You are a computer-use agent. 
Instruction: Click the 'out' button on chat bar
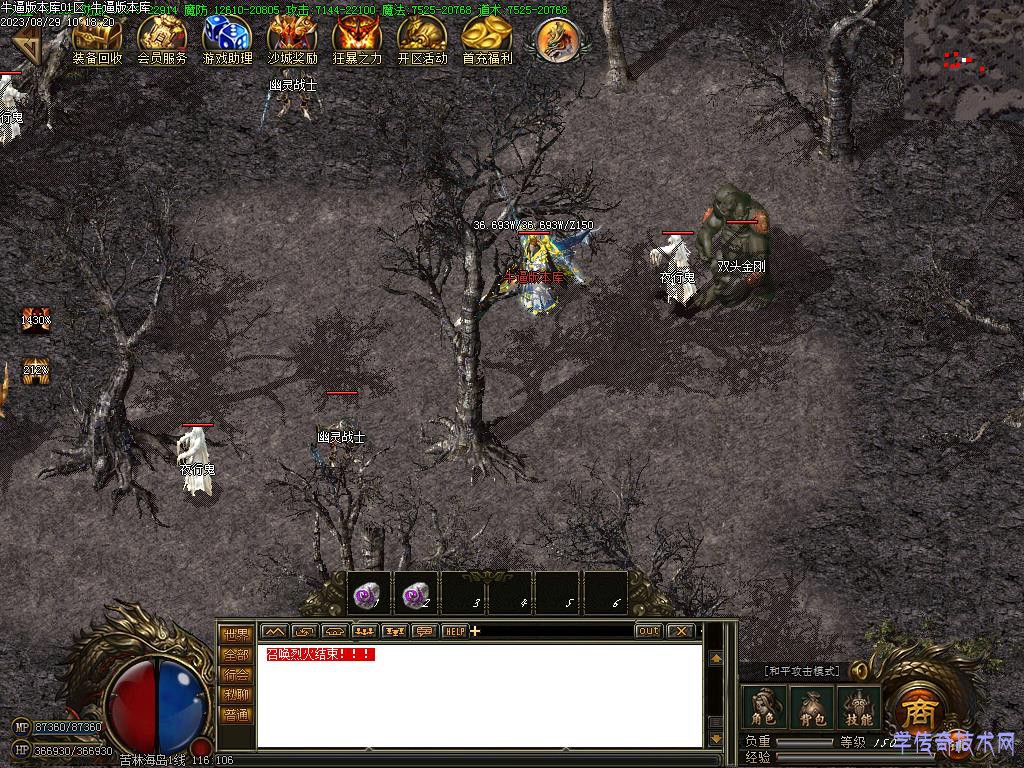(649, 631)
